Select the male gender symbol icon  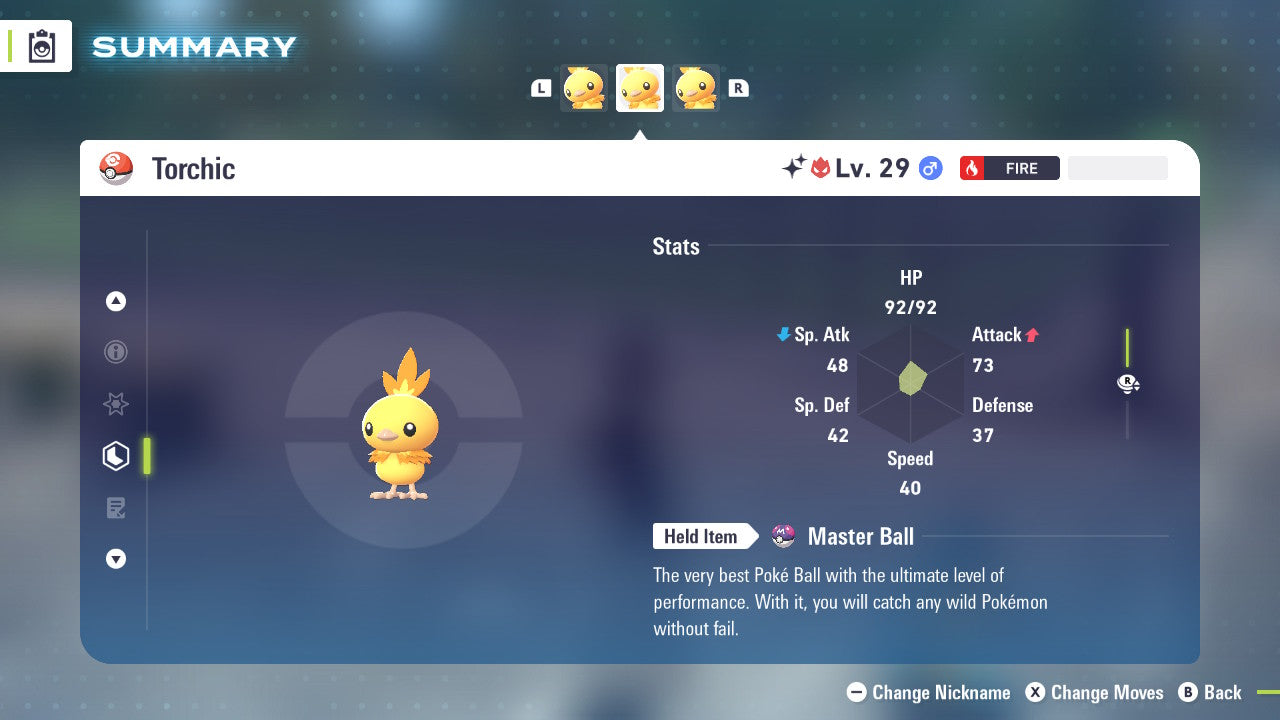tap(930, 168)
